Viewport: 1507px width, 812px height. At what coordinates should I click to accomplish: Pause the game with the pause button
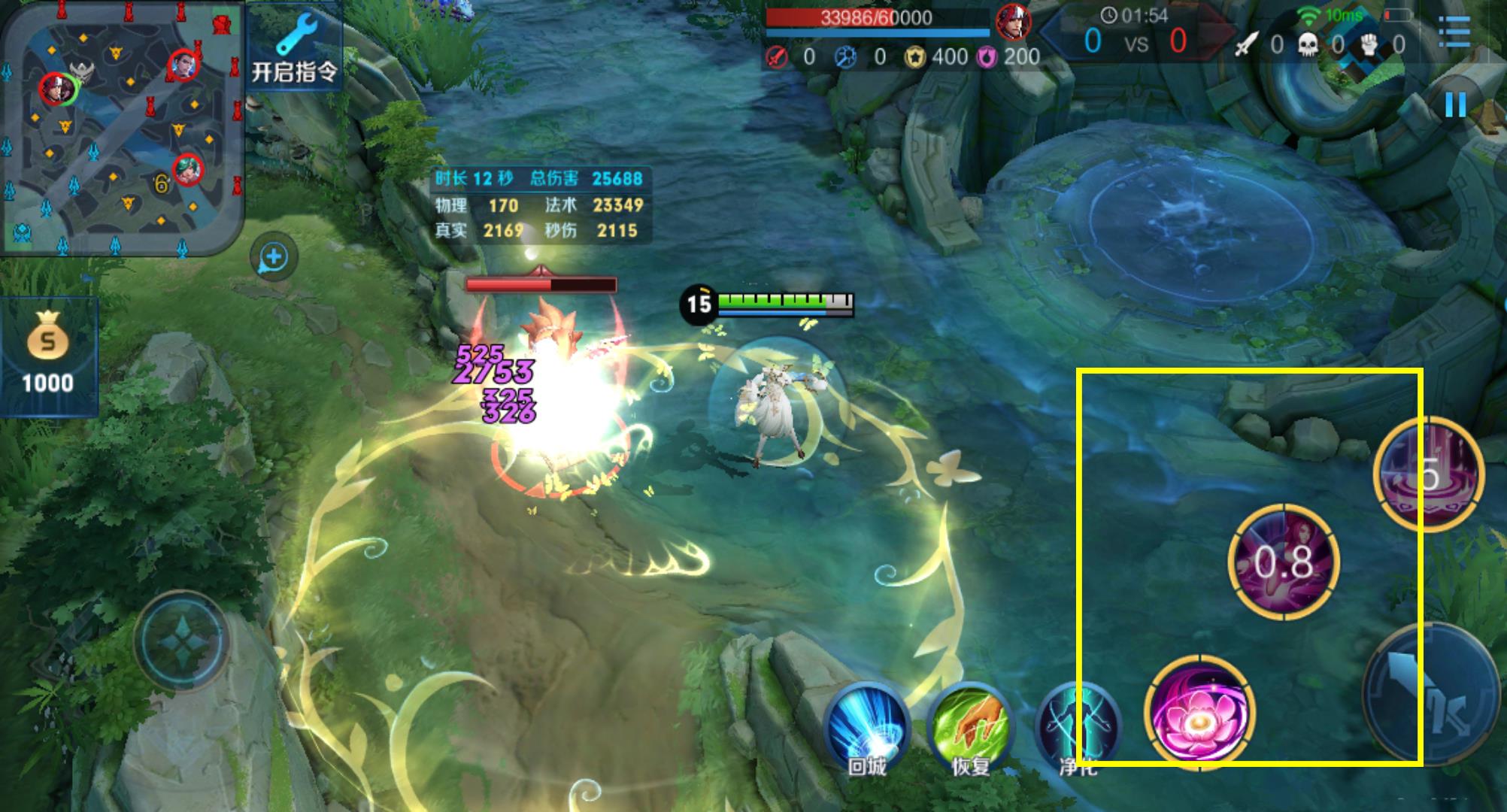pos(1455,105)
